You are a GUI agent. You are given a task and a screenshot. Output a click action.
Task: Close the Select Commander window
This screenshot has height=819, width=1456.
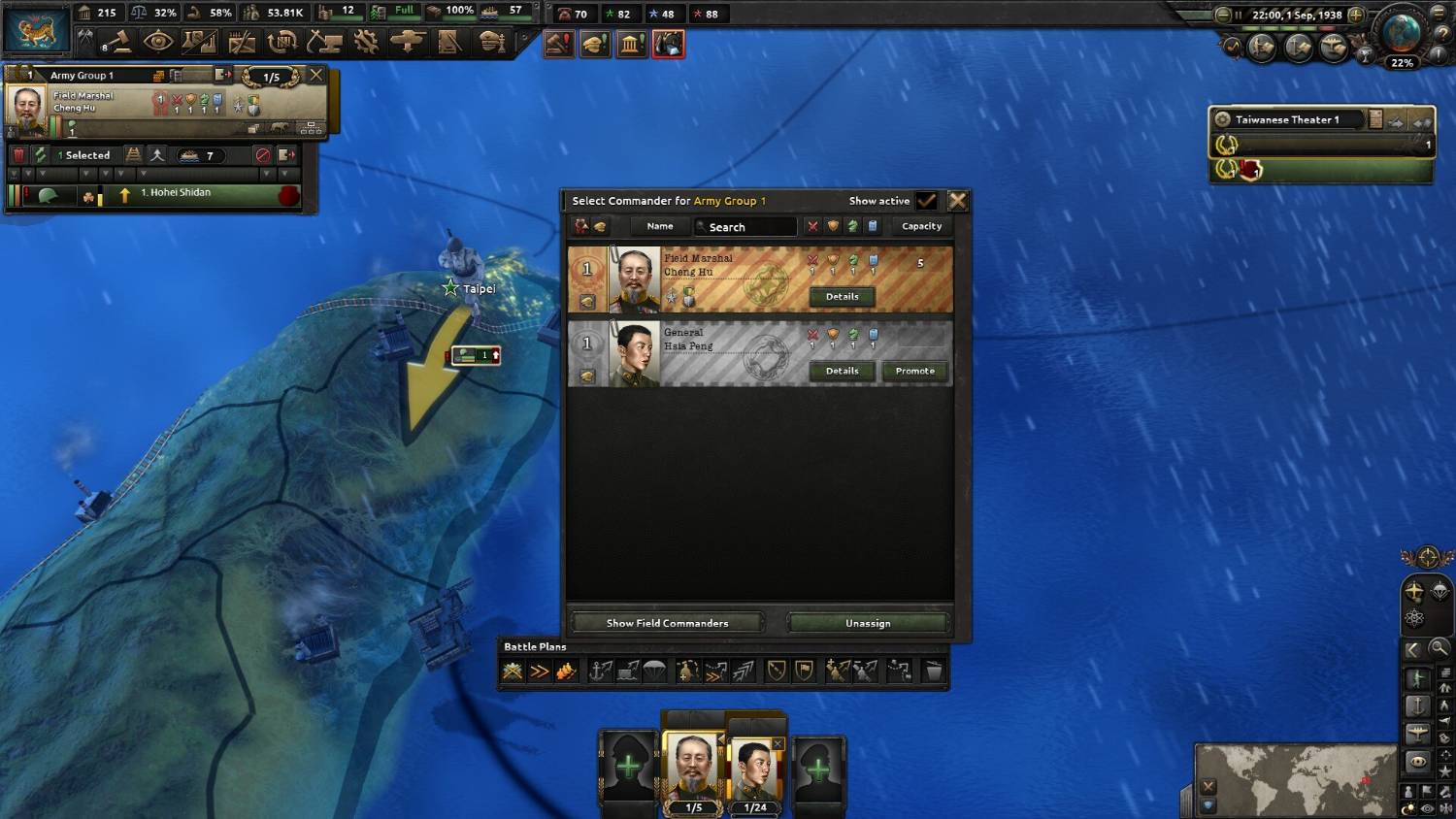957,201
